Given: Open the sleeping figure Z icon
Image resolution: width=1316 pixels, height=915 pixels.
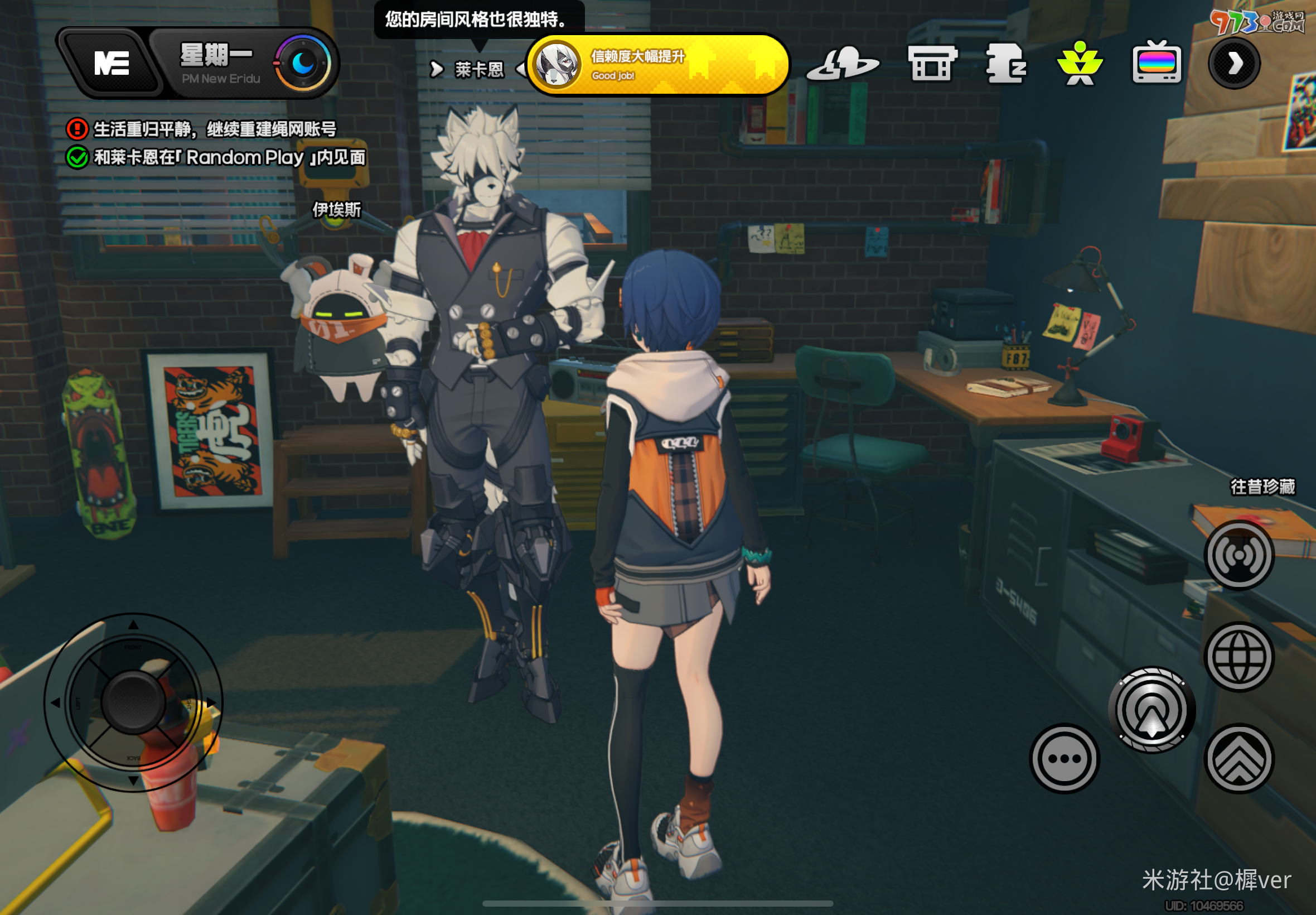Looking at the screenshot, I should [x=1005, y=64].
